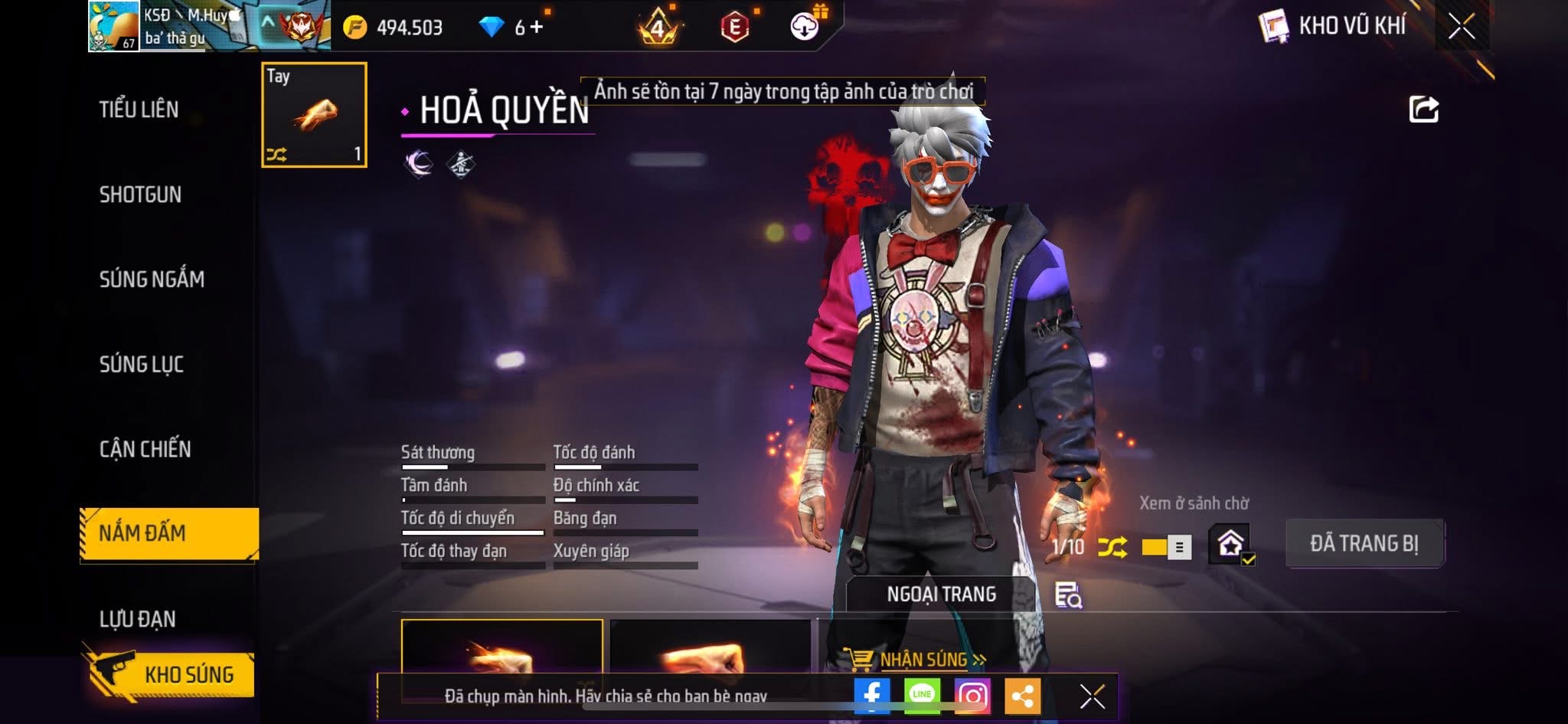Image resolution: width=1568 pixels, height=724 pixels.
Task: Show the Cận Chiến weapons
Action: 145,449
